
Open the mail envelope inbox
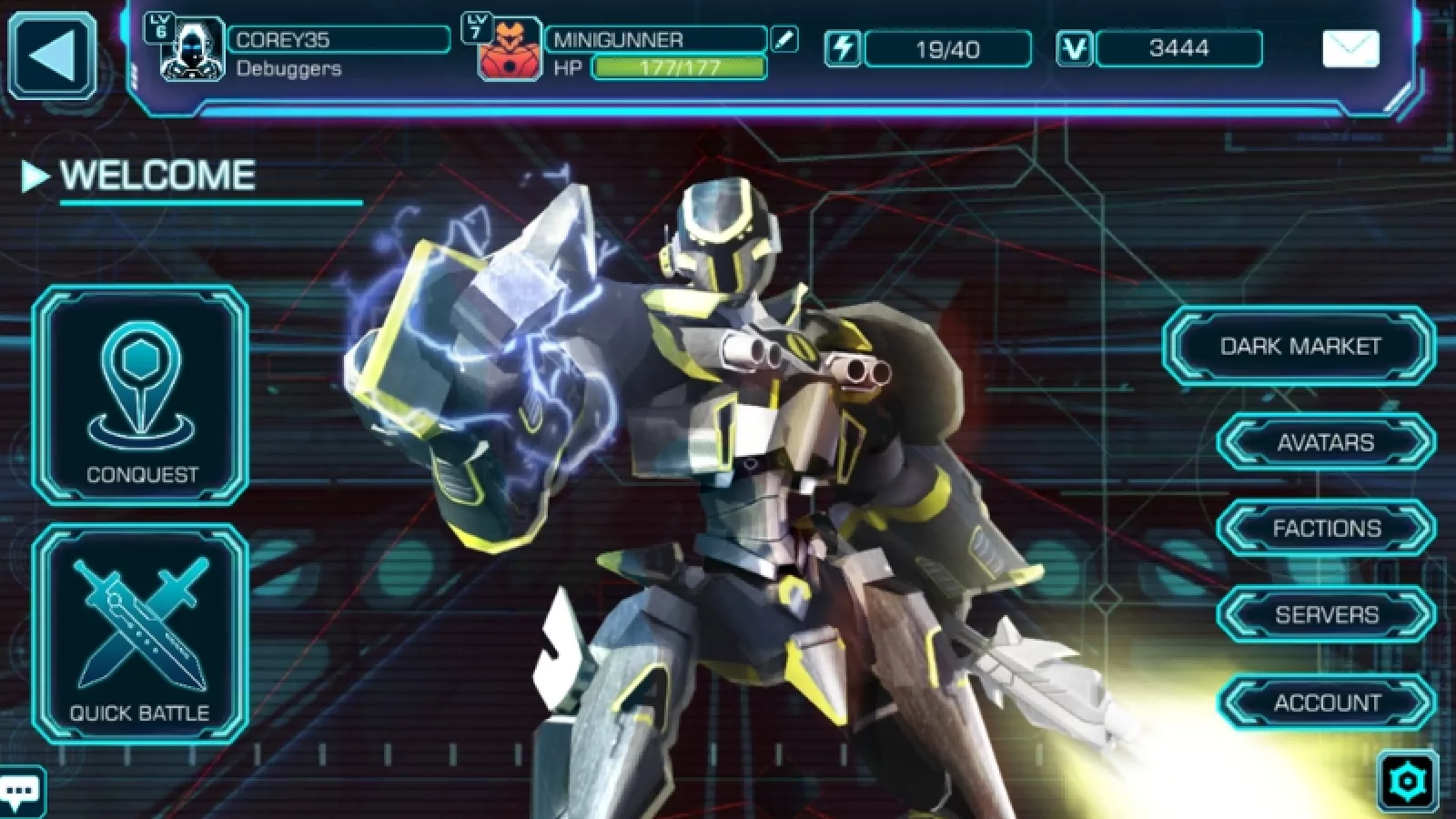pos(1350,48)
